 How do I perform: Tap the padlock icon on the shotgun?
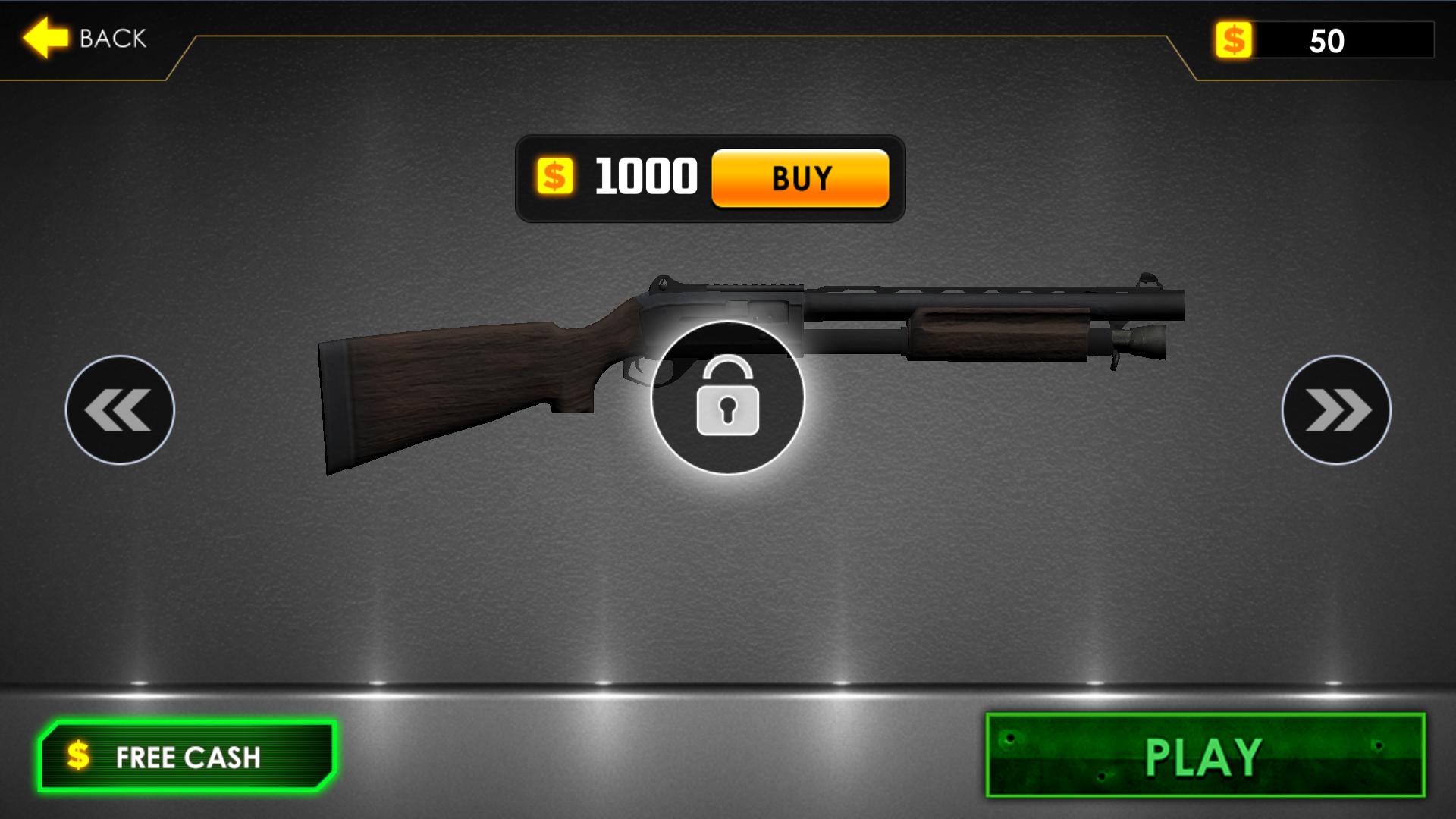(727, 398)
